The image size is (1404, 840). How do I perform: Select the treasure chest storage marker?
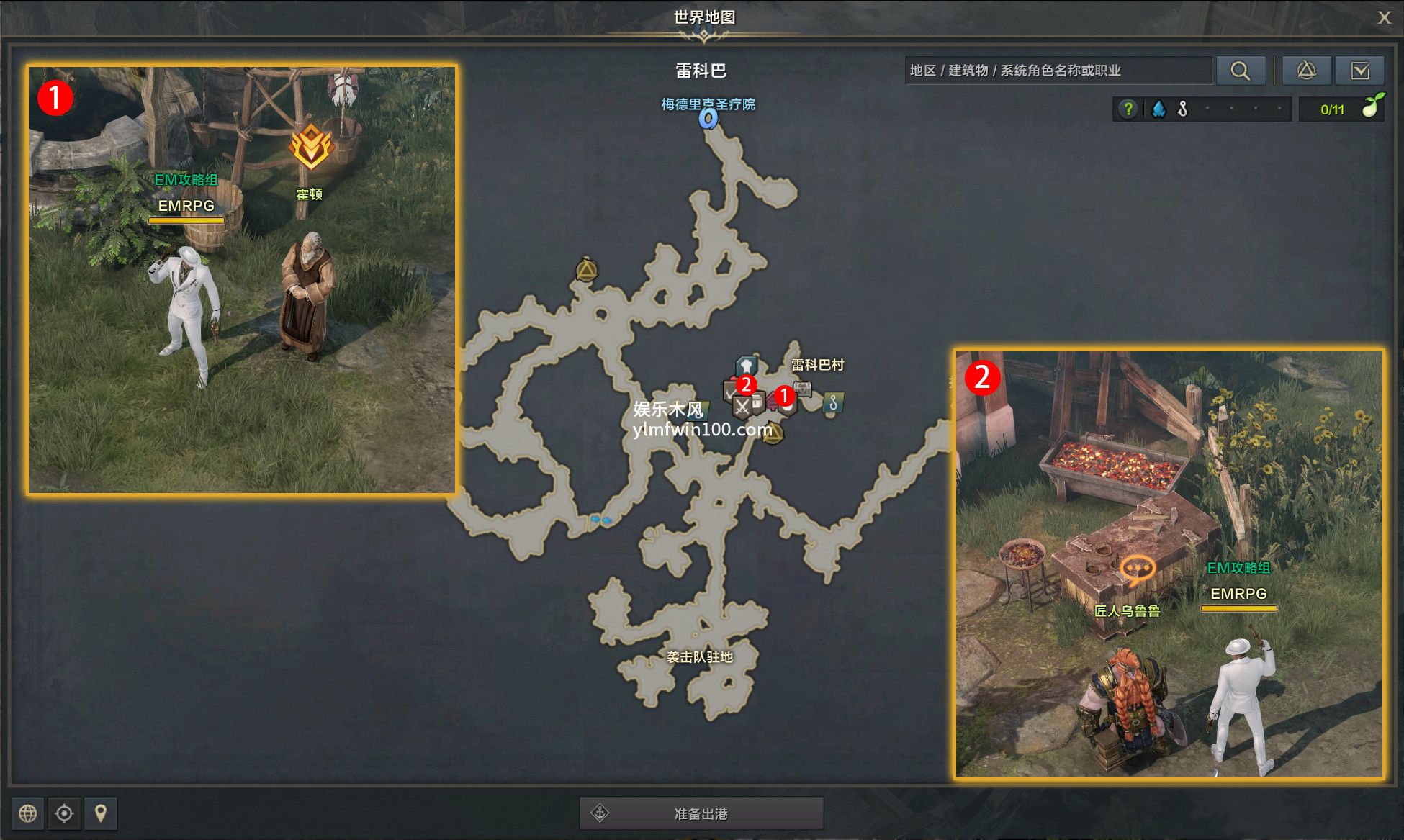click(803, 389)
